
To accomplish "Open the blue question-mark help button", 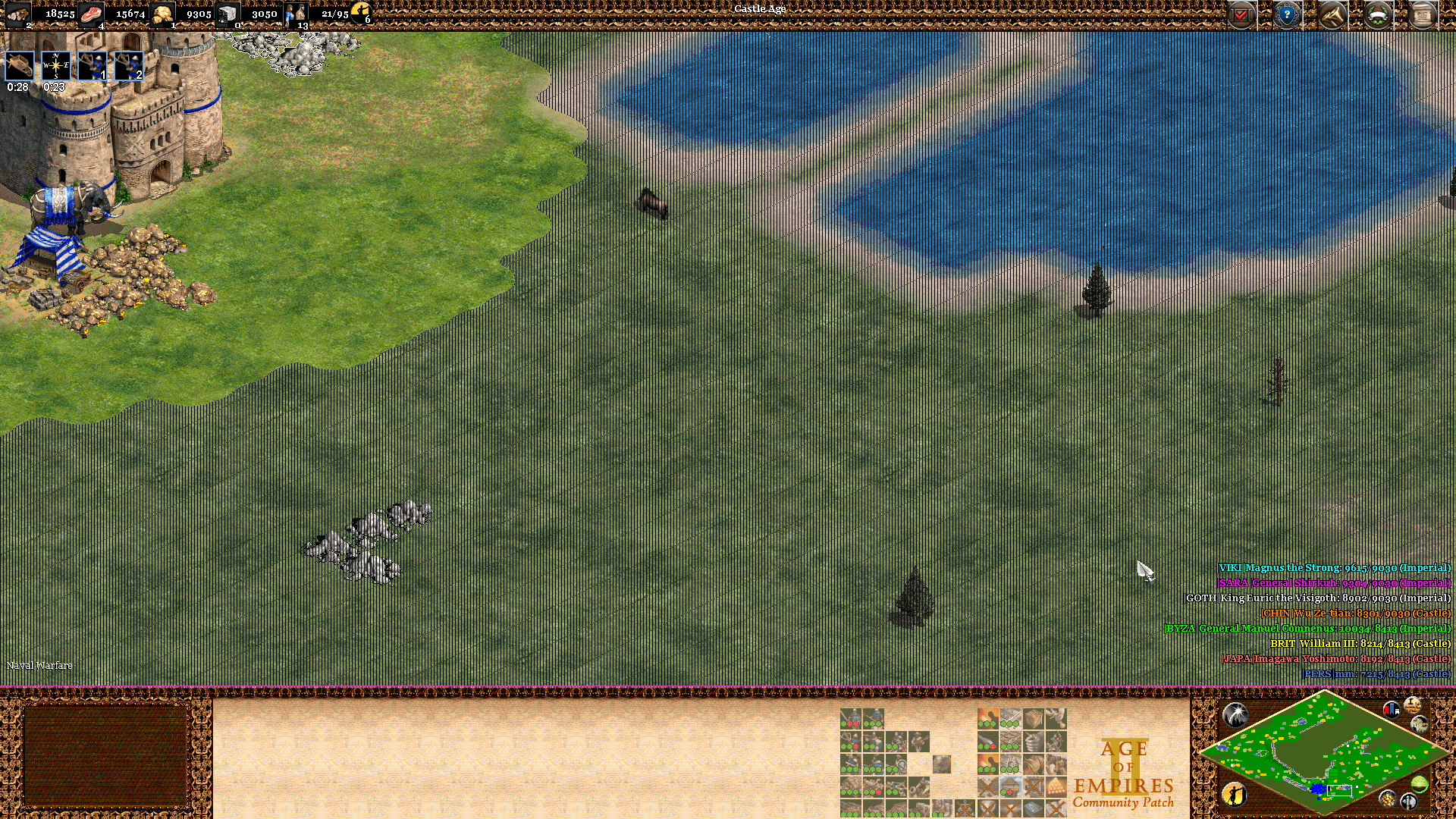I will (x=1286, y=14).
